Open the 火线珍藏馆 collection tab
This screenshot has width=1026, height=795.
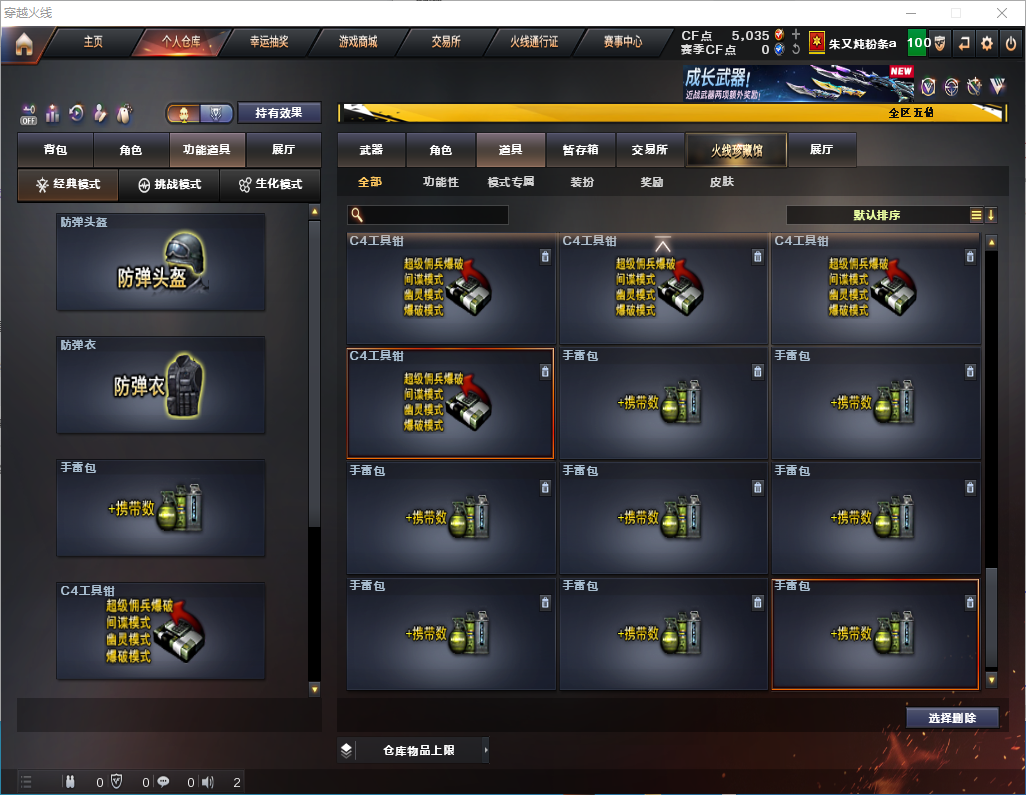pyautogui.click(x=736, y=150)
